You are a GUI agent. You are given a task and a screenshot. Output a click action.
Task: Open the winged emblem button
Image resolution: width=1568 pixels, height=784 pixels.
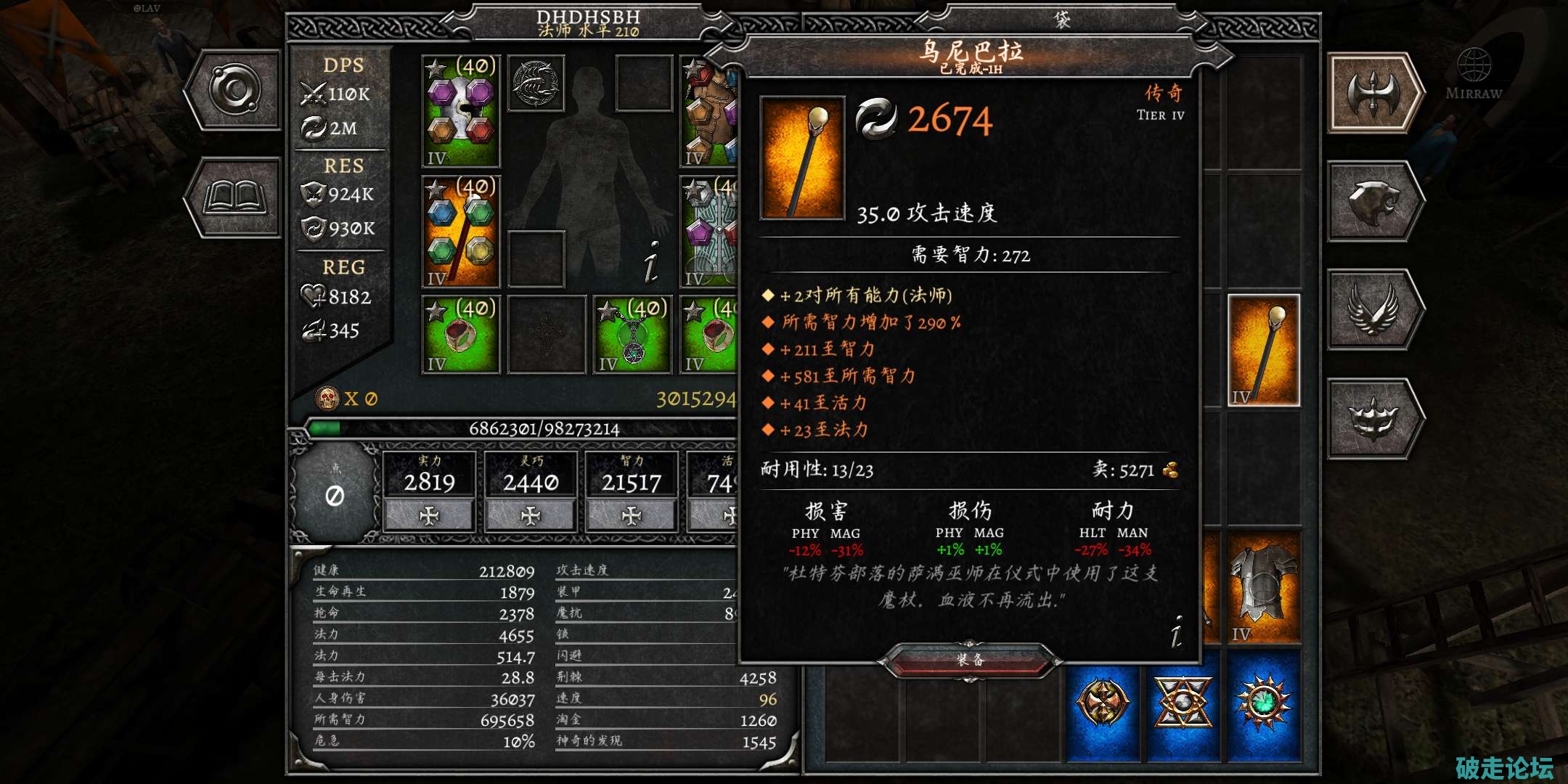tap(1374, 309)
